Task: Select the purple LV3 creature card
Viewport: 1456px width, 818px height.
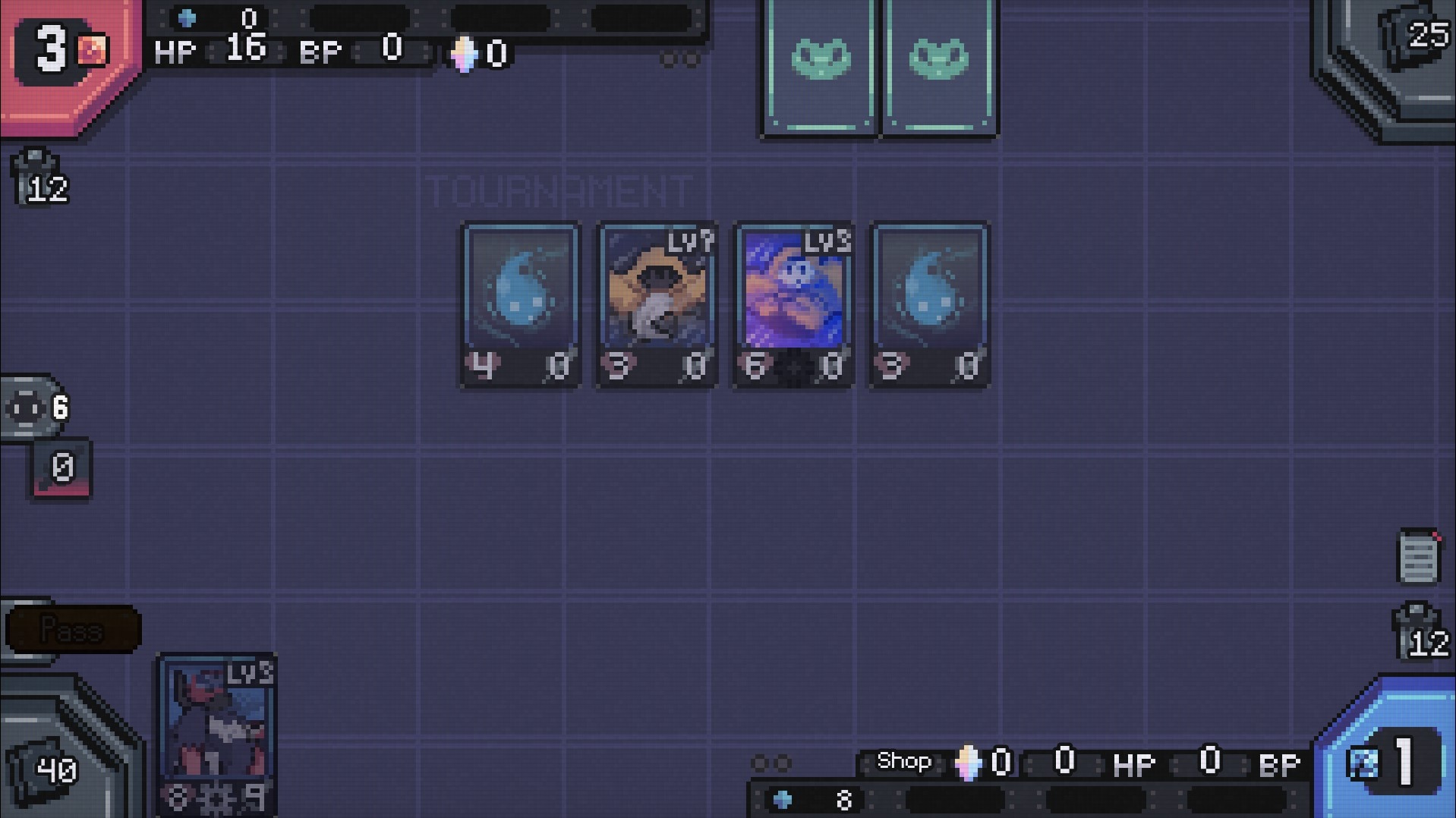Action: [x=793, y=305]
